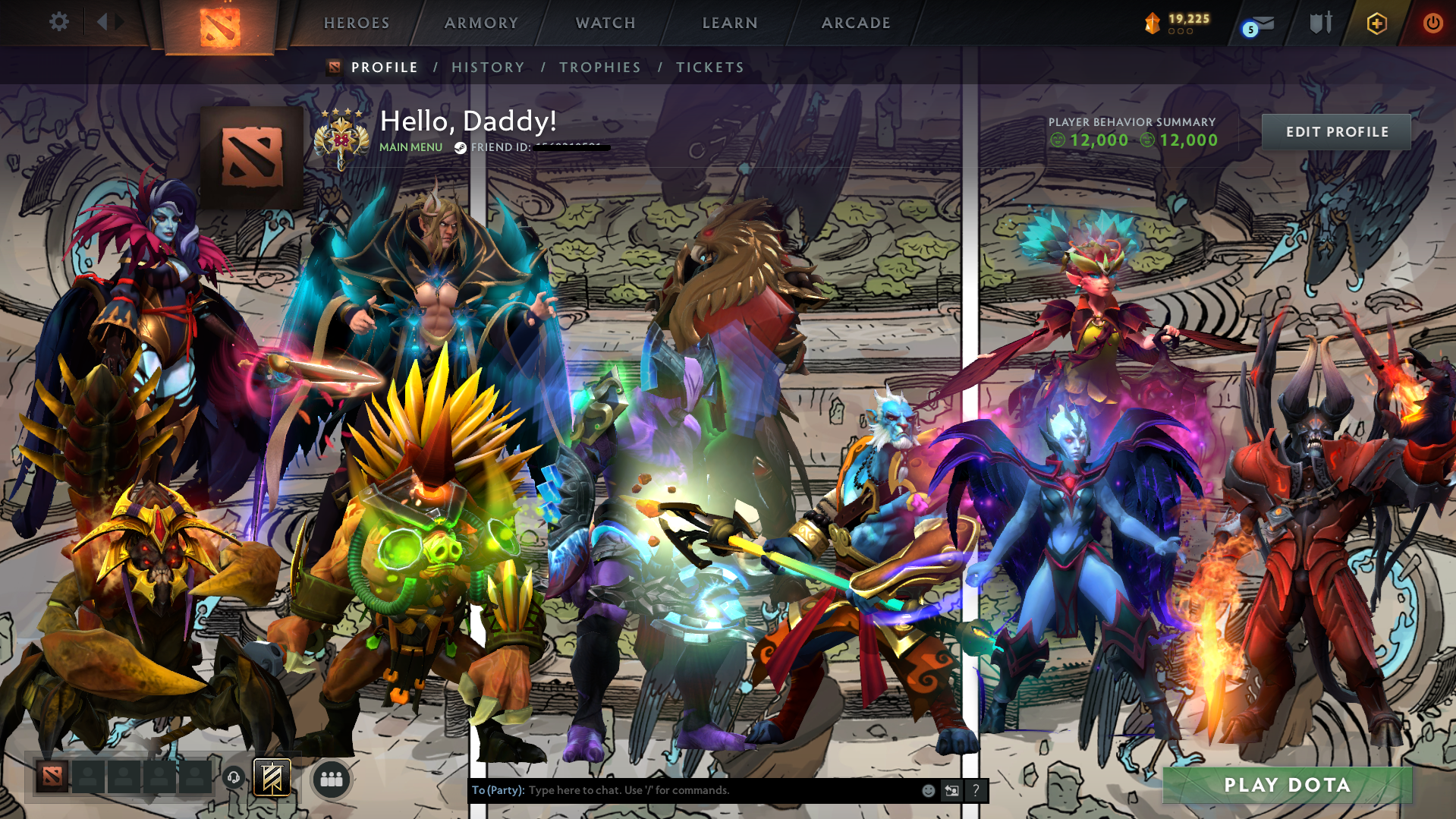This screenshot has height=819, width=1456.
Task: Click the red power button to log out
Action: (1431, 24)
